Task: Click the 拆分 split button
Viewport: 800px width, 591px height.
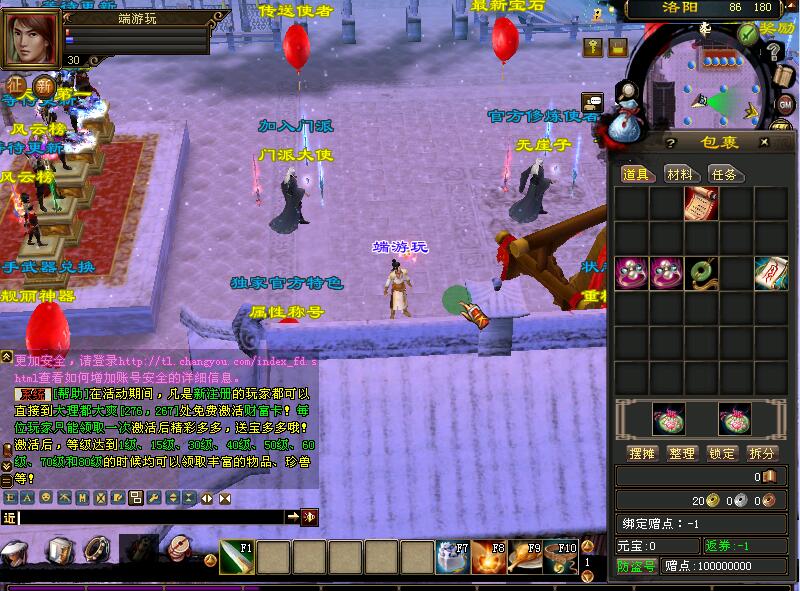Action: tap(762, 453)
